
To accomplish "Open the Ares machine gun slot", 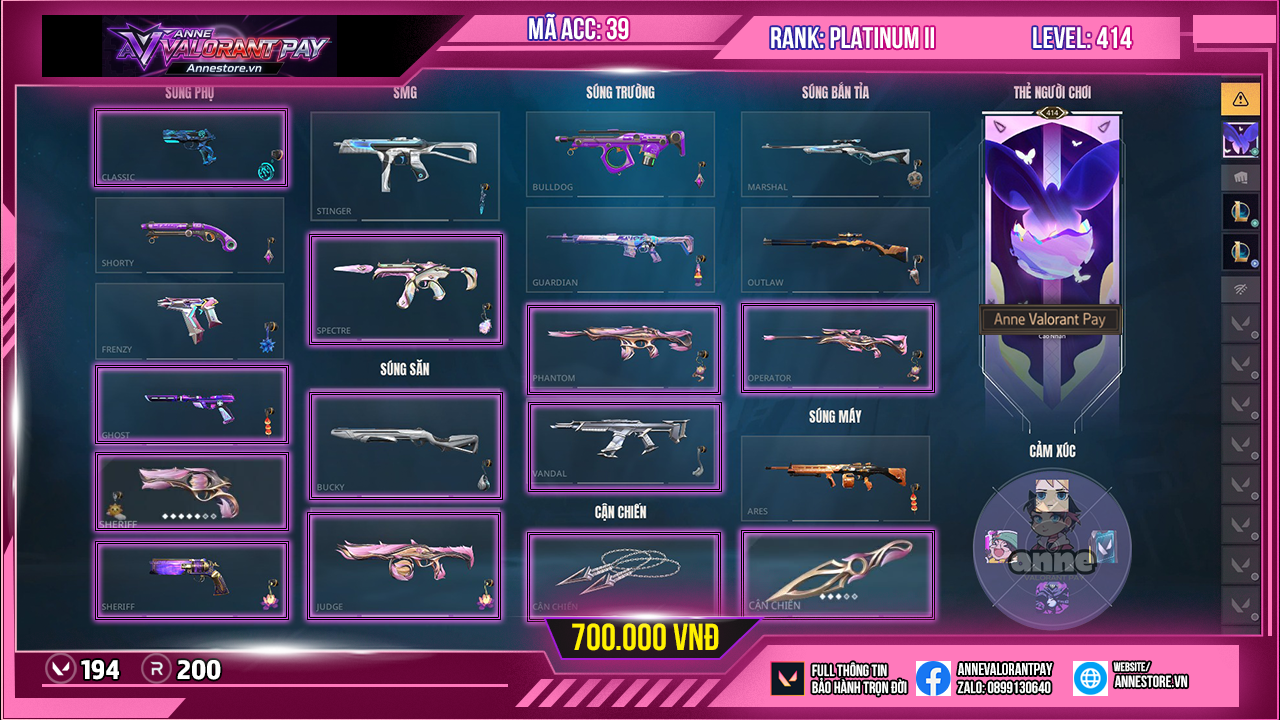I will [x=835, y=478].
